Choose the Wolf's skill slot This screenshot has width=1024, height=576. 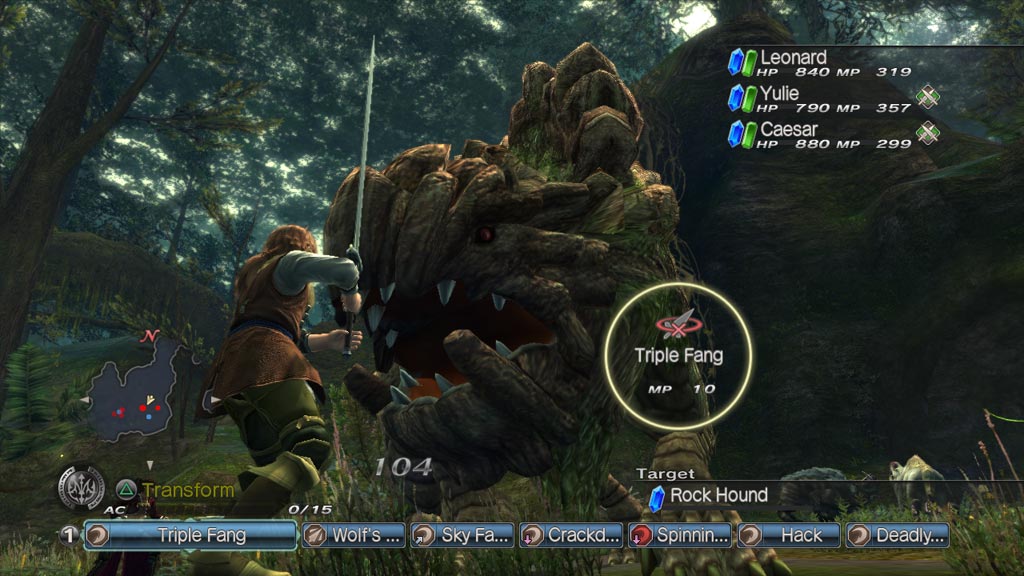354,535
